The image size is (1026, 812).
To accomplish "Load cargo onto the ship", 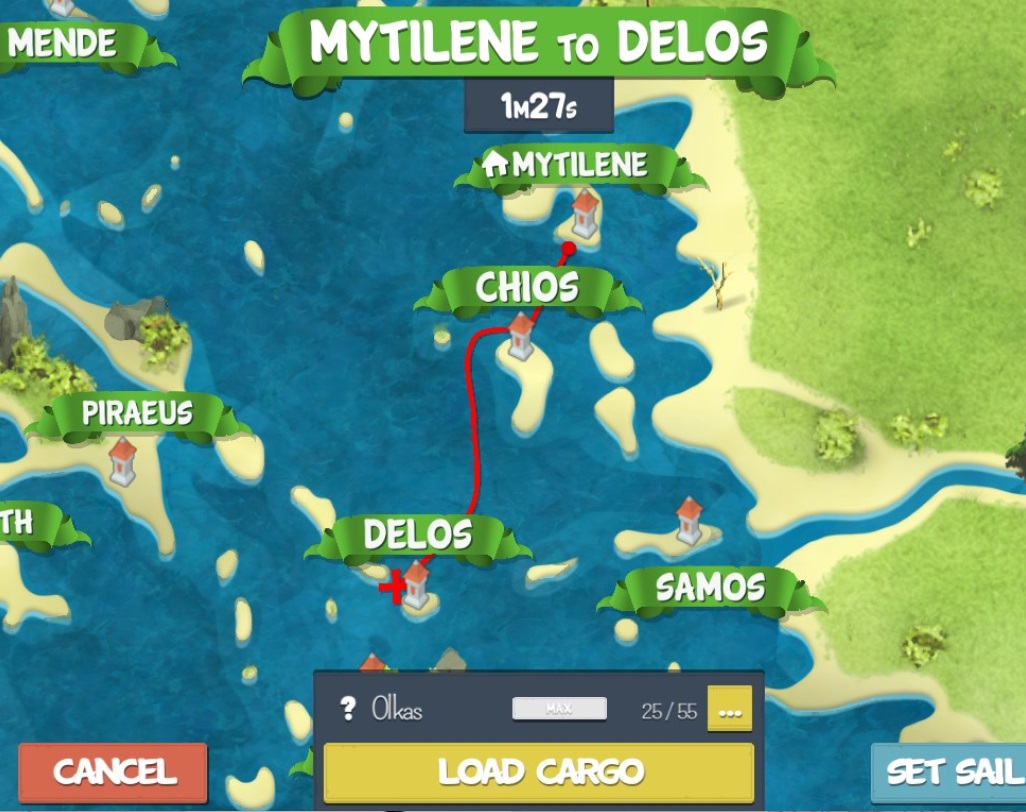I will point(539,772).
